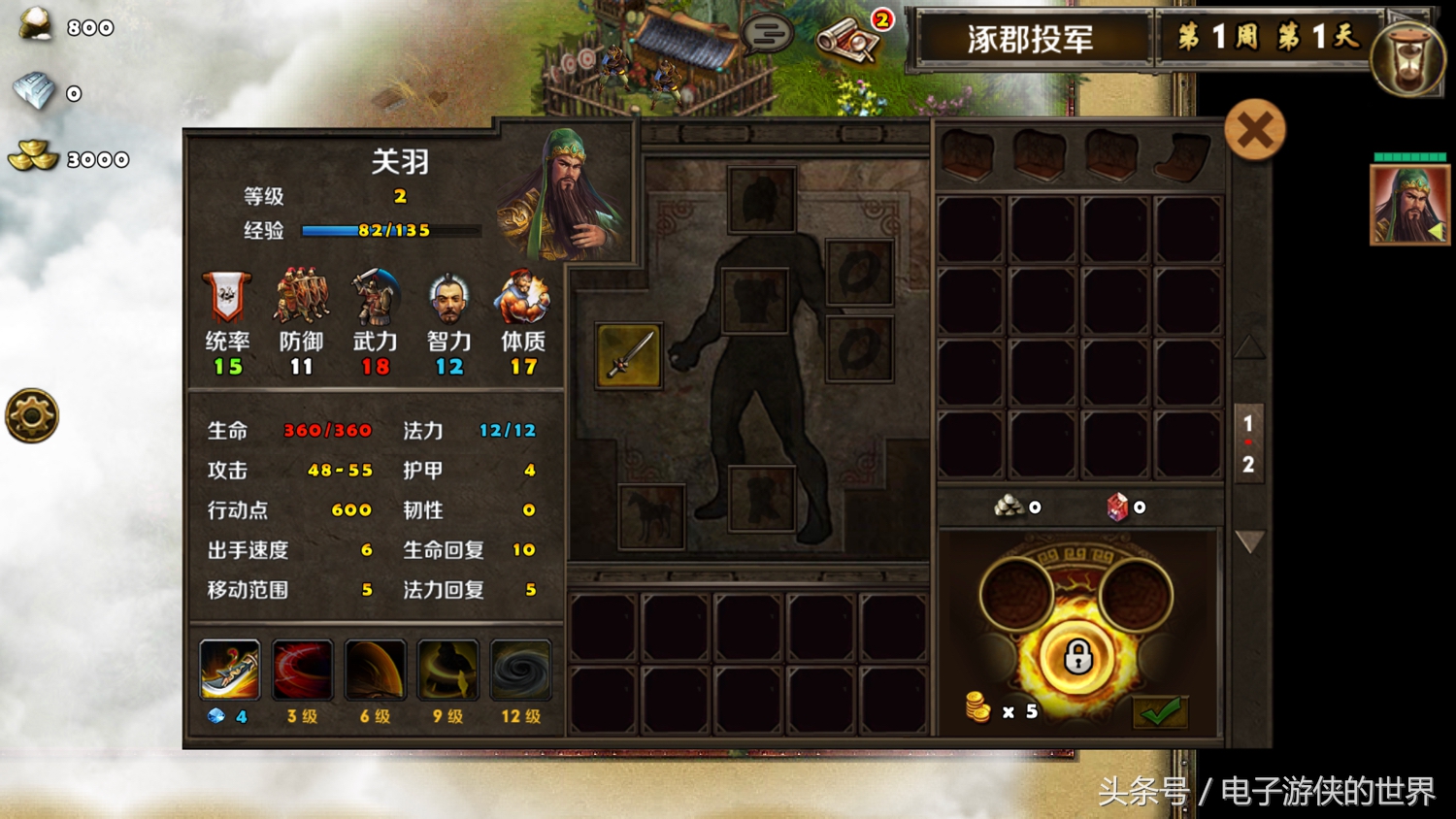
Task: Open the settings gear on the left
Action: [x=32, y=415]
